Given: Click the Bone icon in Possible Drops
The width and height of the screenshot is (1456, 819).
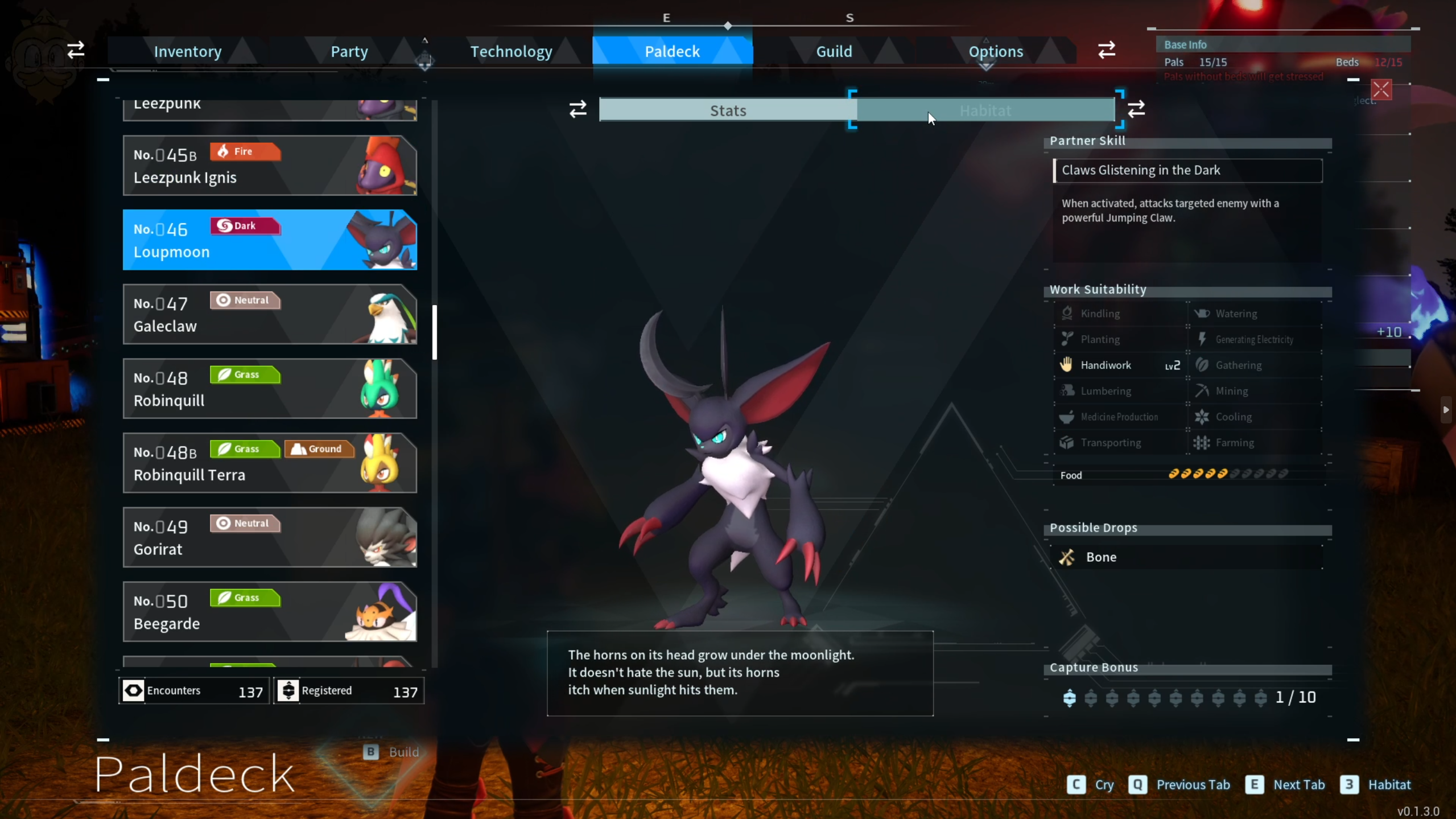Looking at the screenshot, I should click(x=1067, y=557).
